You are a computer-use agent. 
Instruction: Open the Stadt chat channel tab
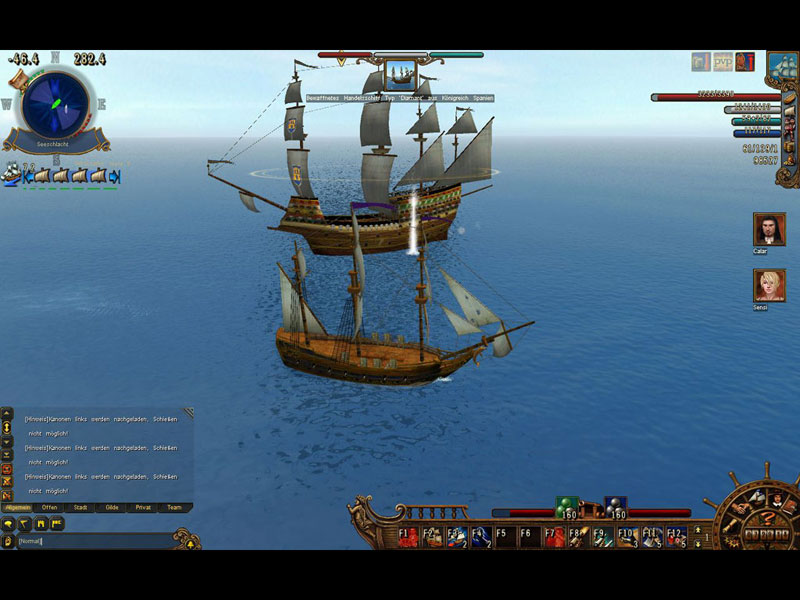coord(81,507)
